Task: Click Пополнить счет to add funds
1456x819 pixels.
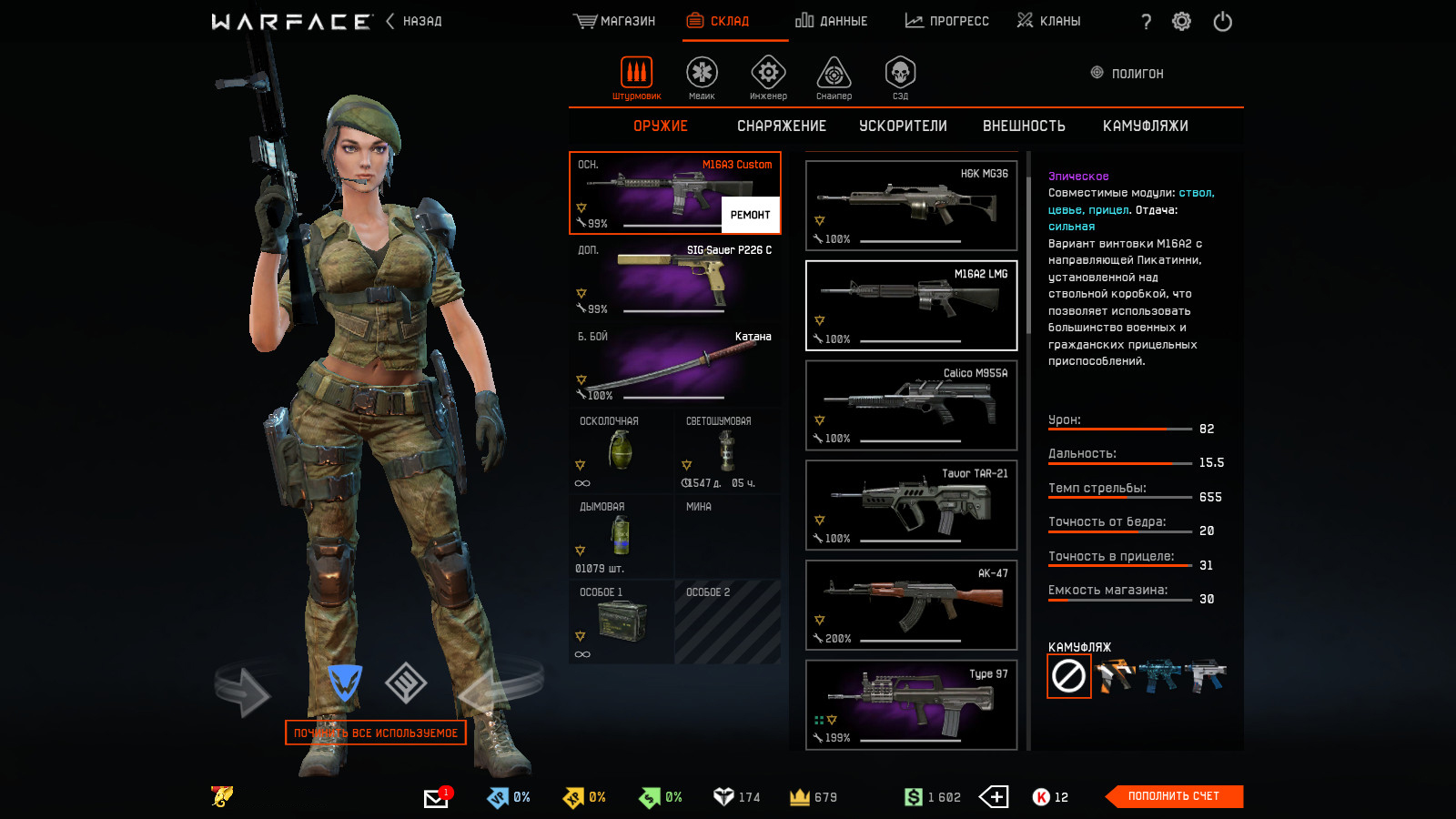Action: 1173,796
